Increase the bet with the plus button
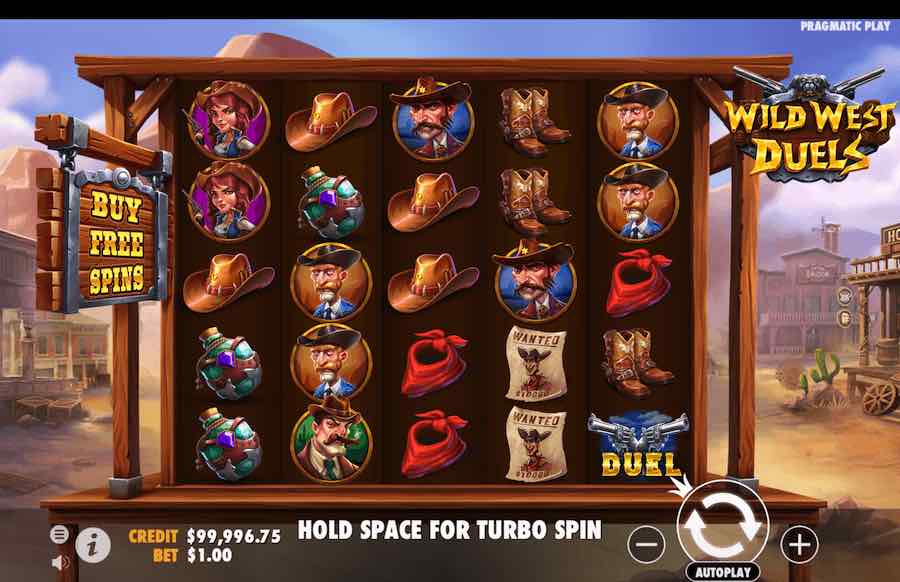The height and width of the screenshot is (582, 900). point(799,544)
